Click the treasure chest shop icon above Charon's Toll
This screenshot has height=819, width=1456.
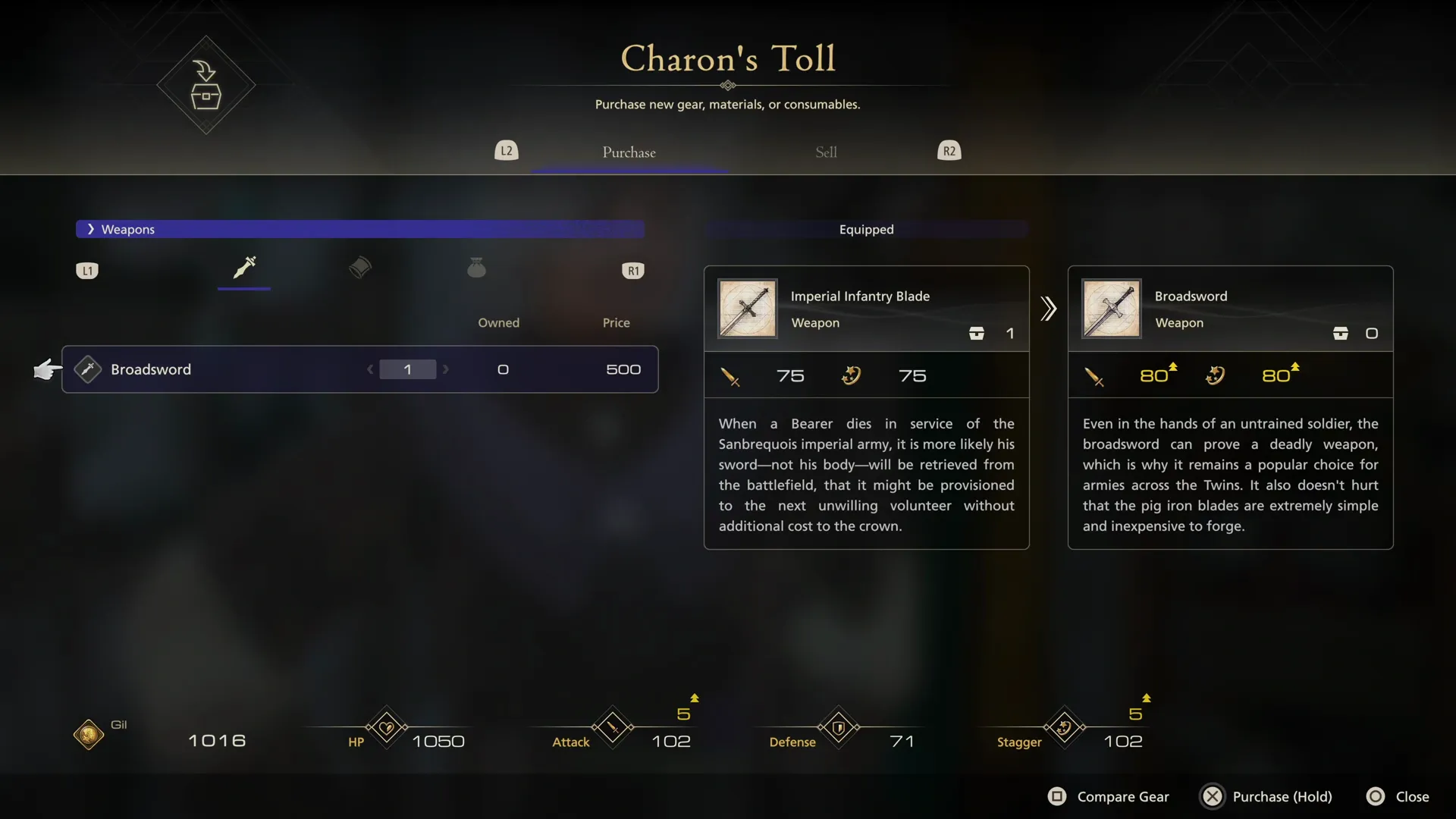coord(205,86)
